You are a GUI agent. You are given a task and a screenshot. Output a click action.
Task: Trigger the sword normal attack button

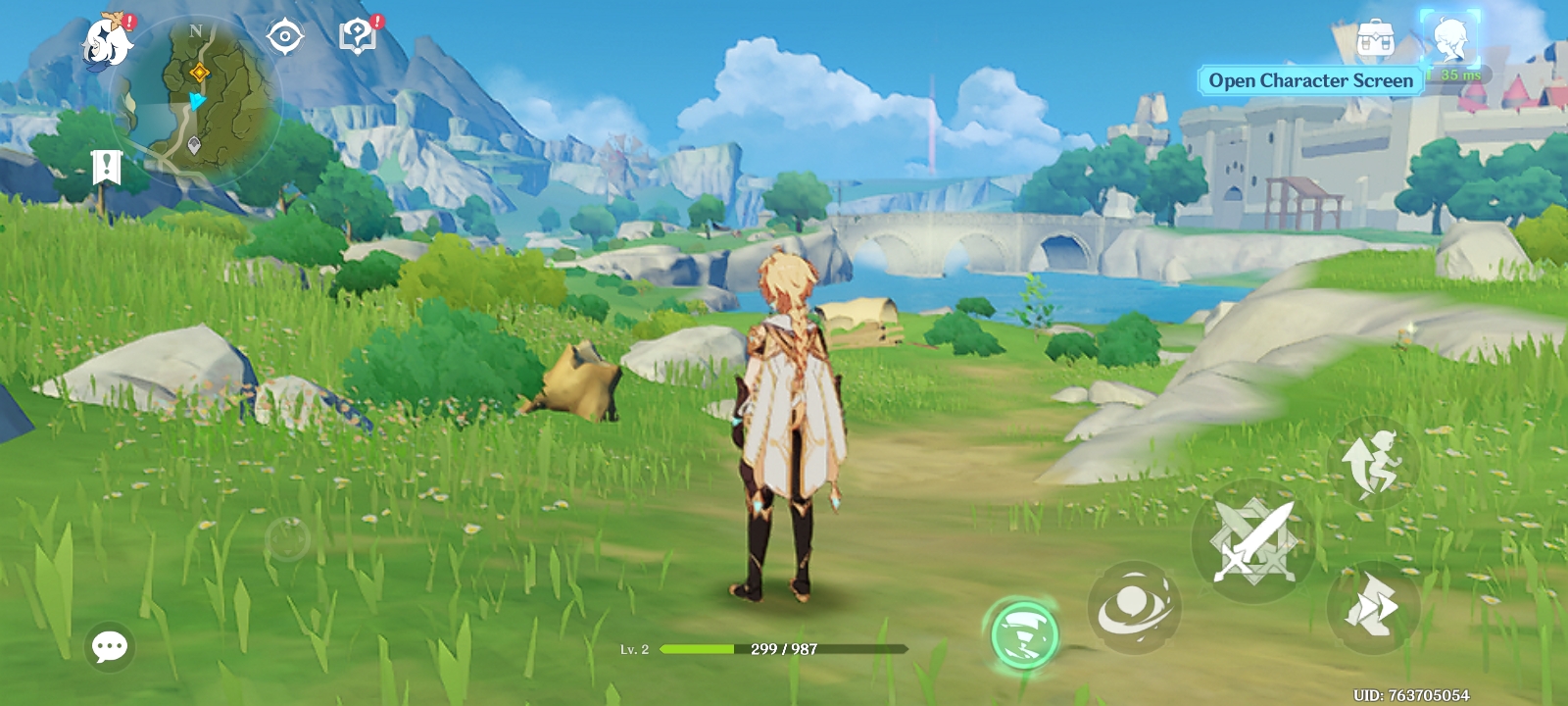(x=1253, y=540)
